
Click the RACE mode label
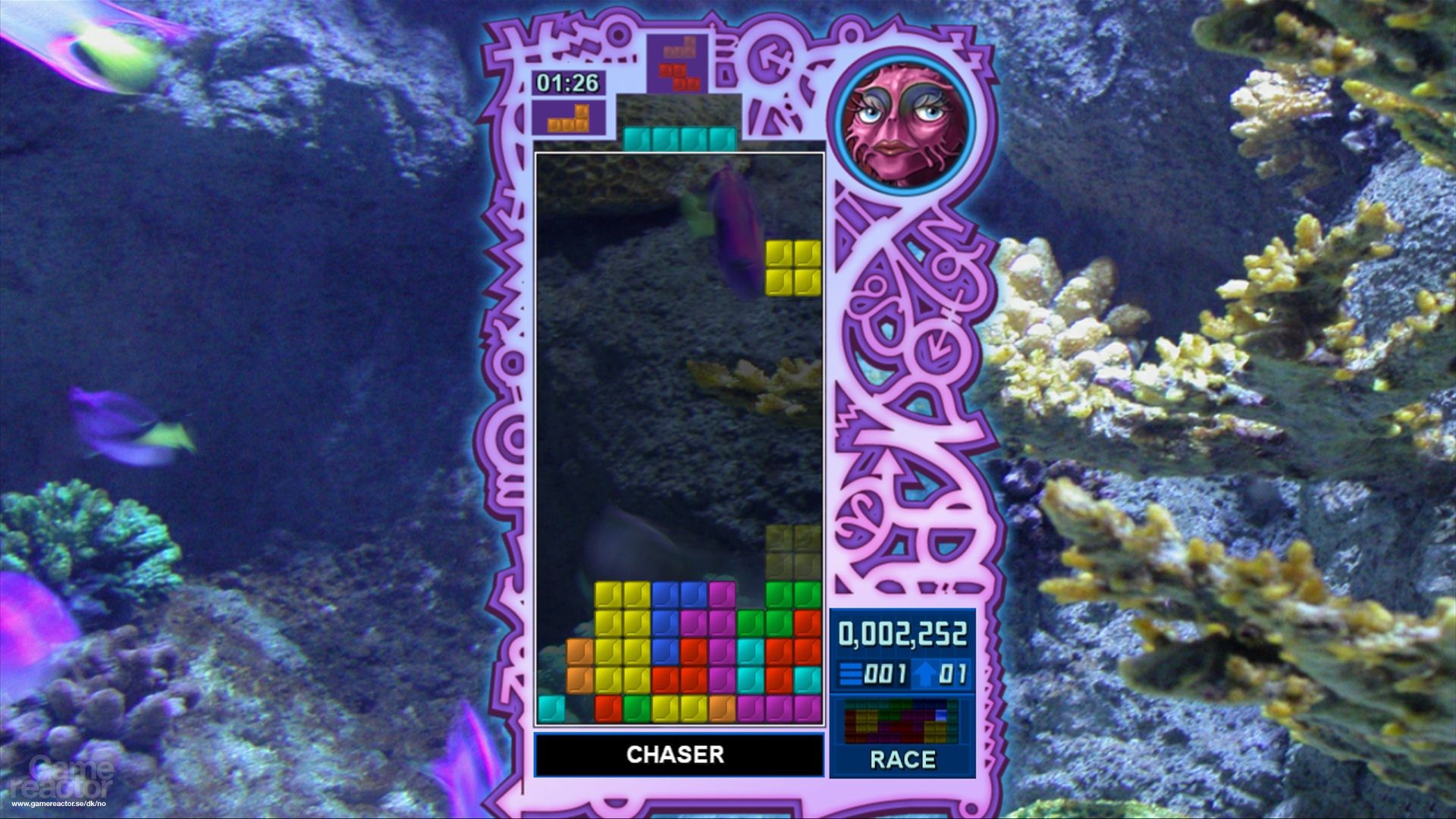pos(902,761)
